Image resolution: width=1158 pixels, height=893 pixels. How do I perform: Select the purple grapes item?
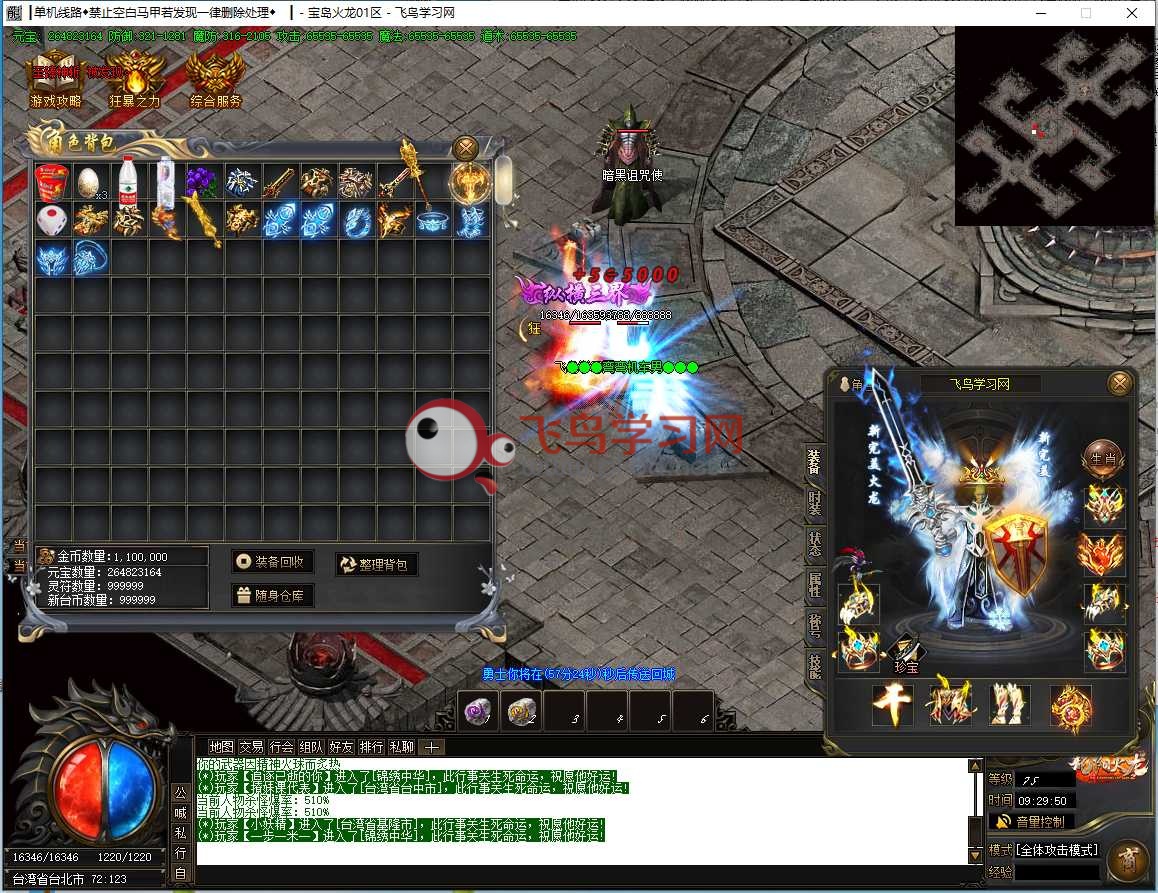(204, 182)
